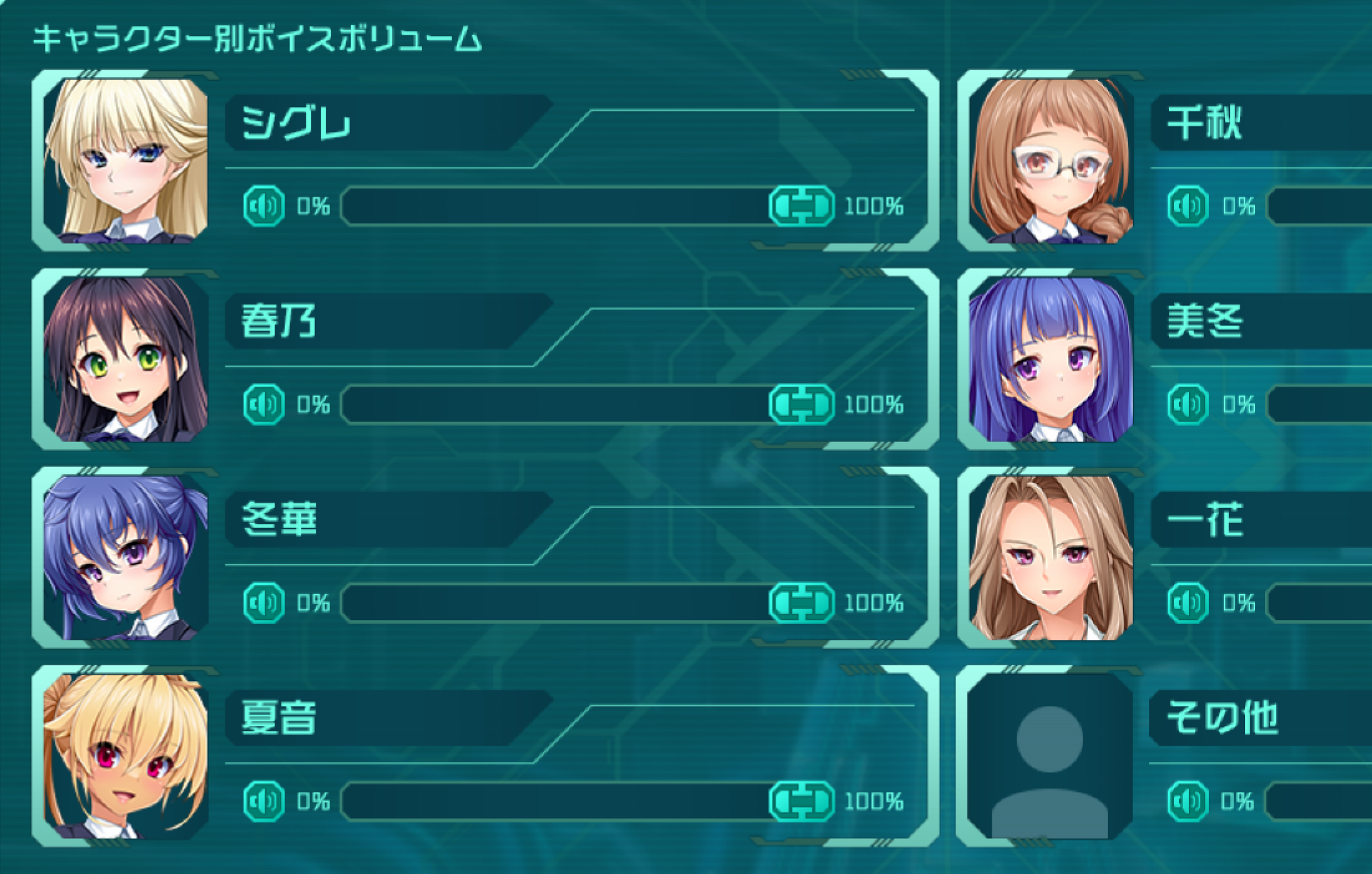Viewport: 1372px width, 874px height.
Task: Mute 美冬's voice via speaker icon
Action: [x=1188, y=405]
